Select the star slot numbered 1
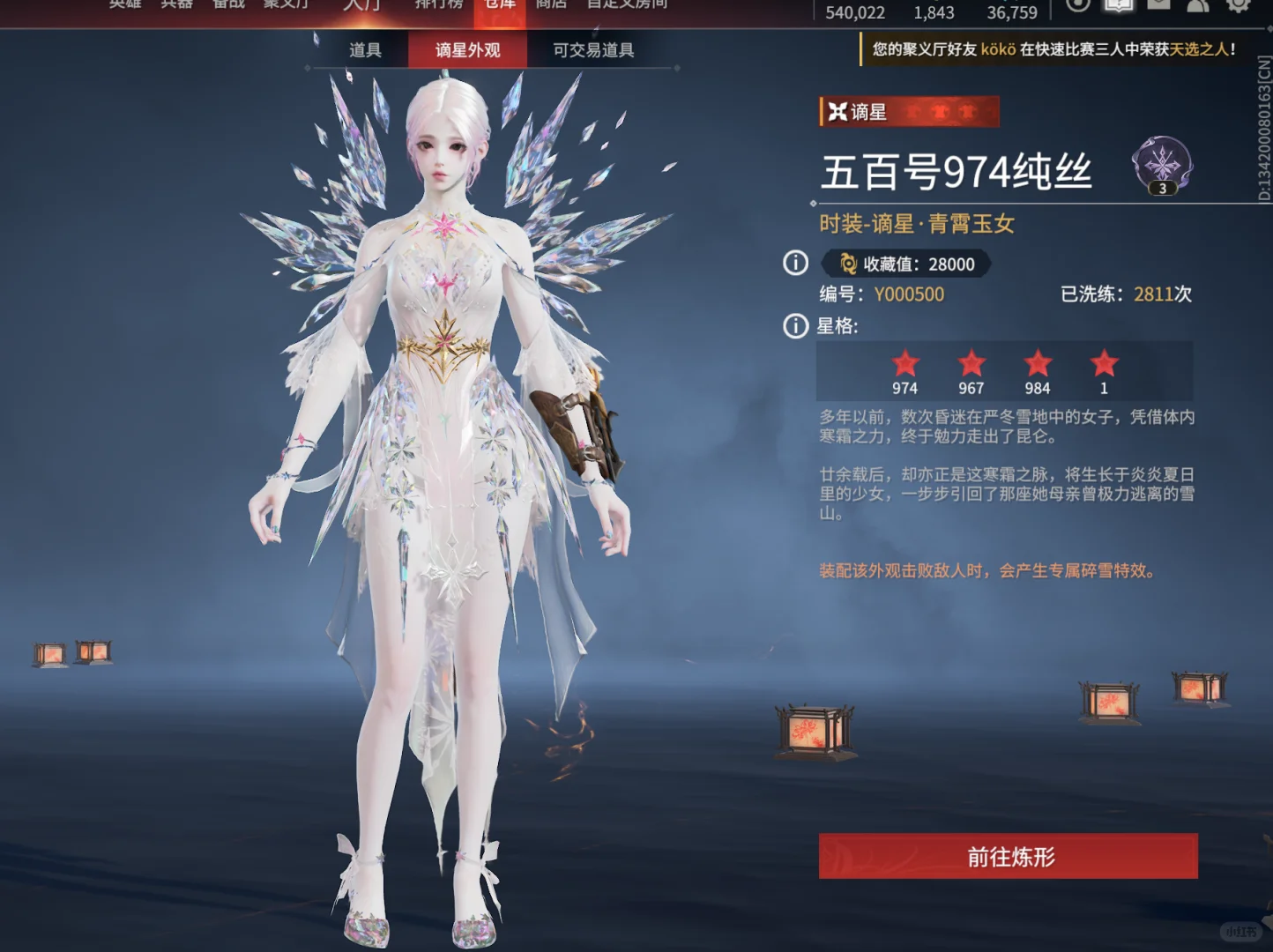This screenshot has width=1273, height=952. pyautogui.click(x=1104, y=371)
